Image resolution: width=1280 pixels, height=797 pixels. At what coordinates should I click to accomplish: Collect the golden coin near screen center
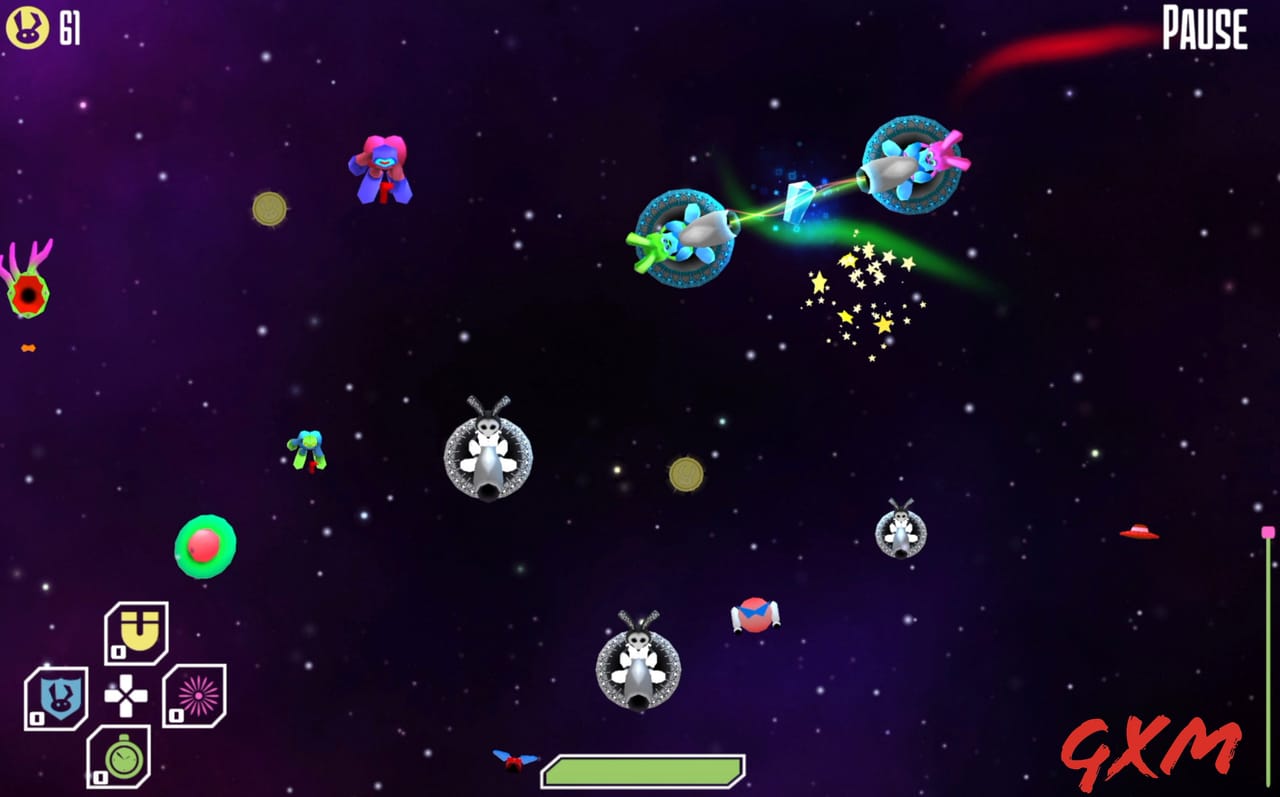point(688,473)
